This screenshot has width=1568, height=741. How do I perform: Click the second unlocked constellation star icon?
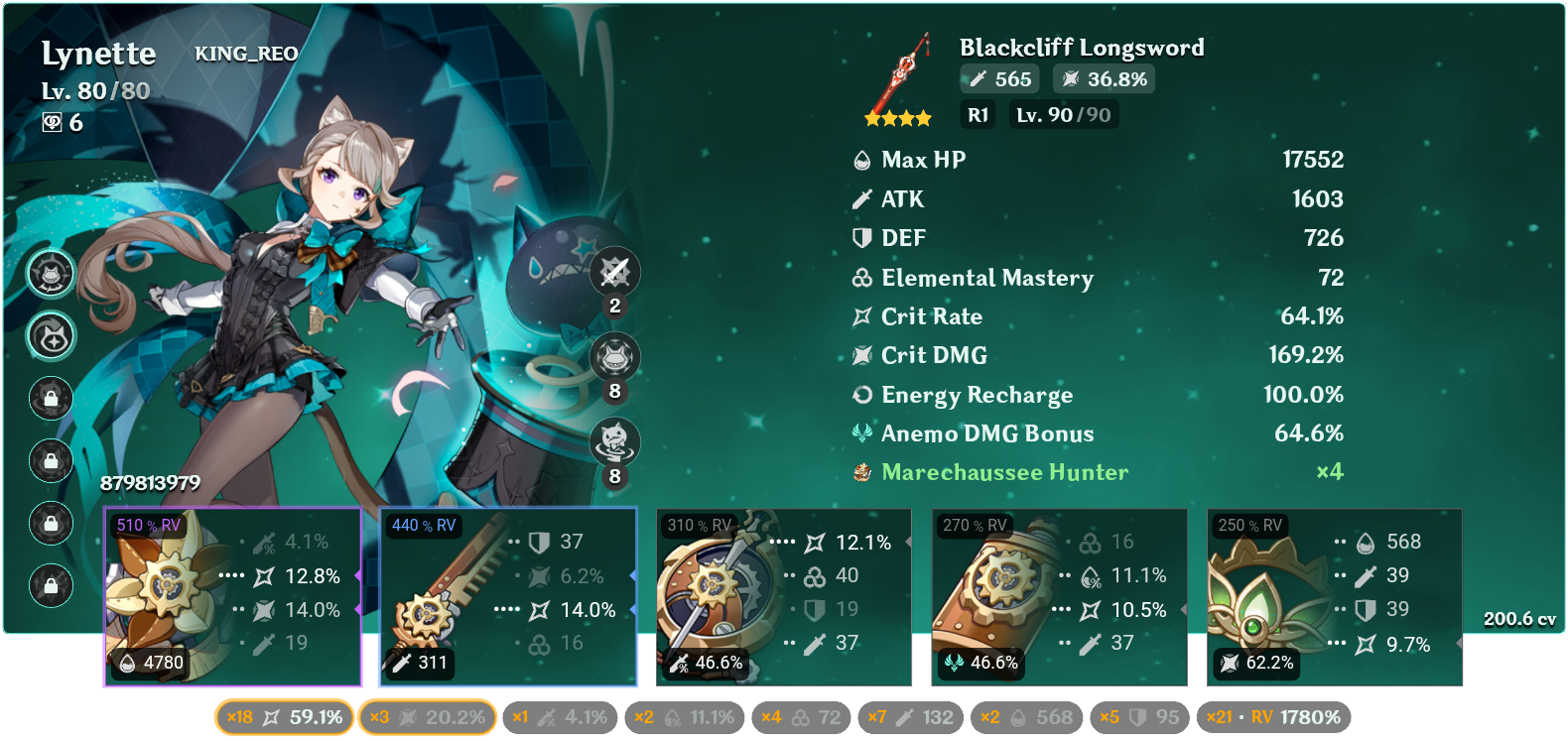tap(51, 336)
